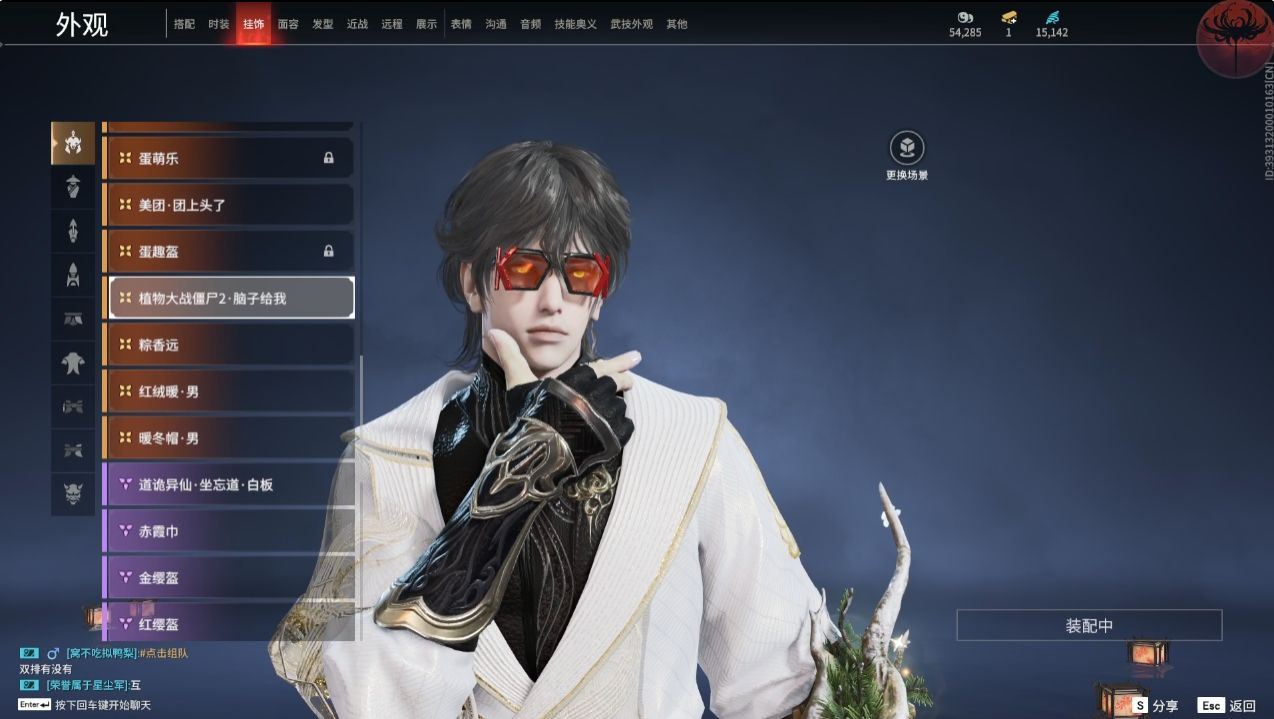Viewport: 1274px width, 719px height.
Task: Open the 技能奥义 tab
Action: (x=575, y=24)
